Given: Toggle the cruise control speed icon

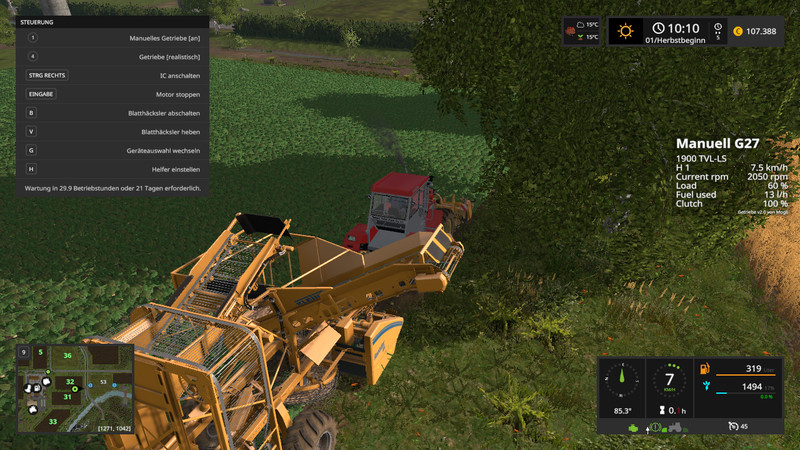Looking at the screenshot, I should click(734, 427).
